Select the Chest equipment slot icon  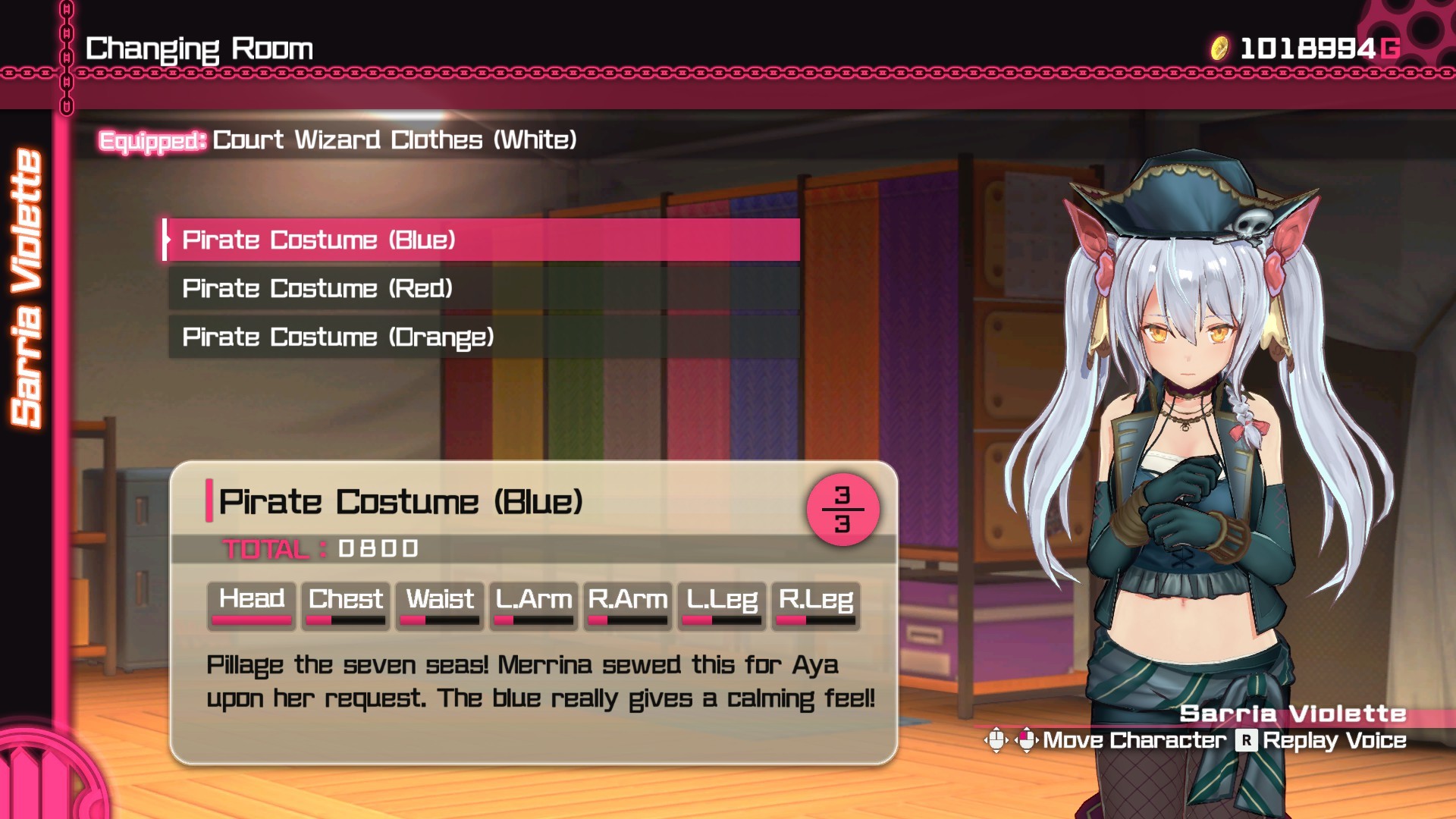tap(345, 604)
